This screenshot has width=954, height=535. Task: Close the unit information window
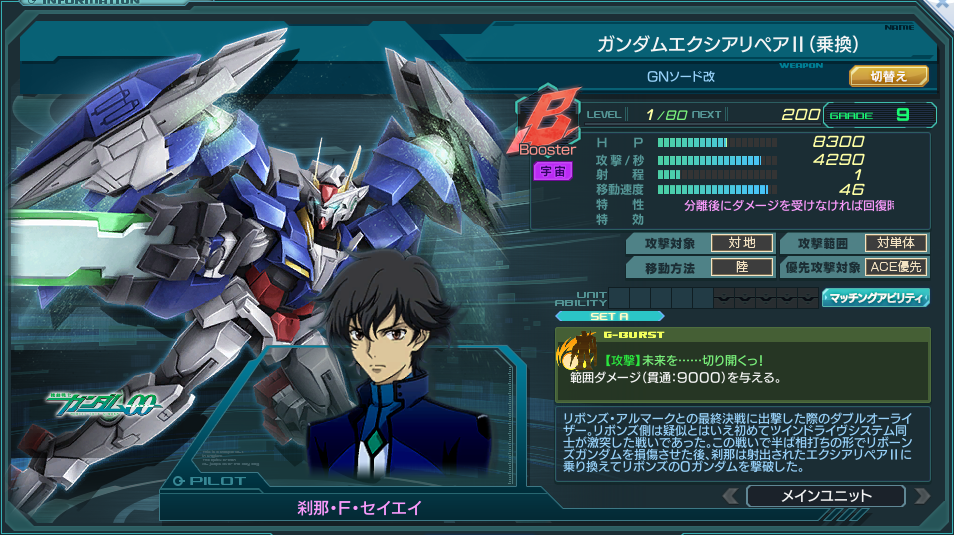point(943,5)
